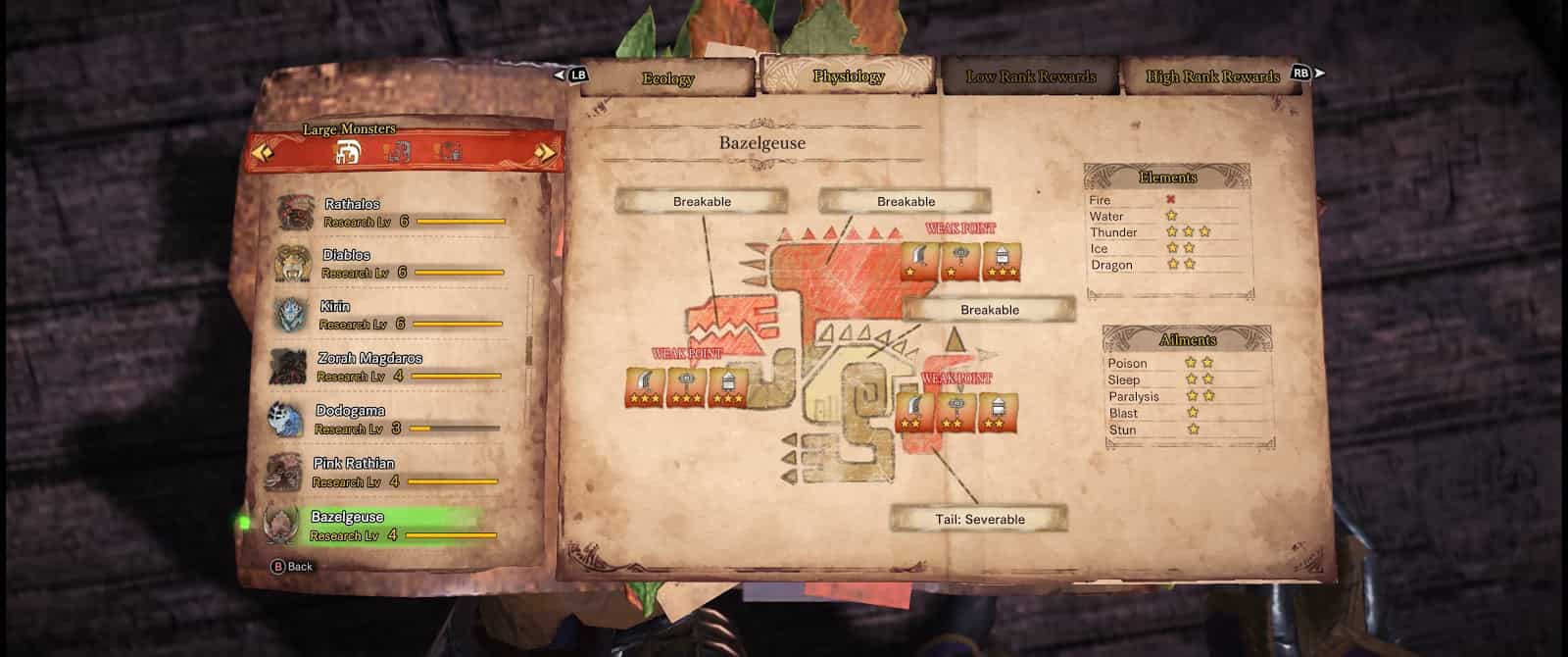Click the left arrow beside Large Monsters
The width and height of the screenshot is (1568, 657).
pos(263,152)
